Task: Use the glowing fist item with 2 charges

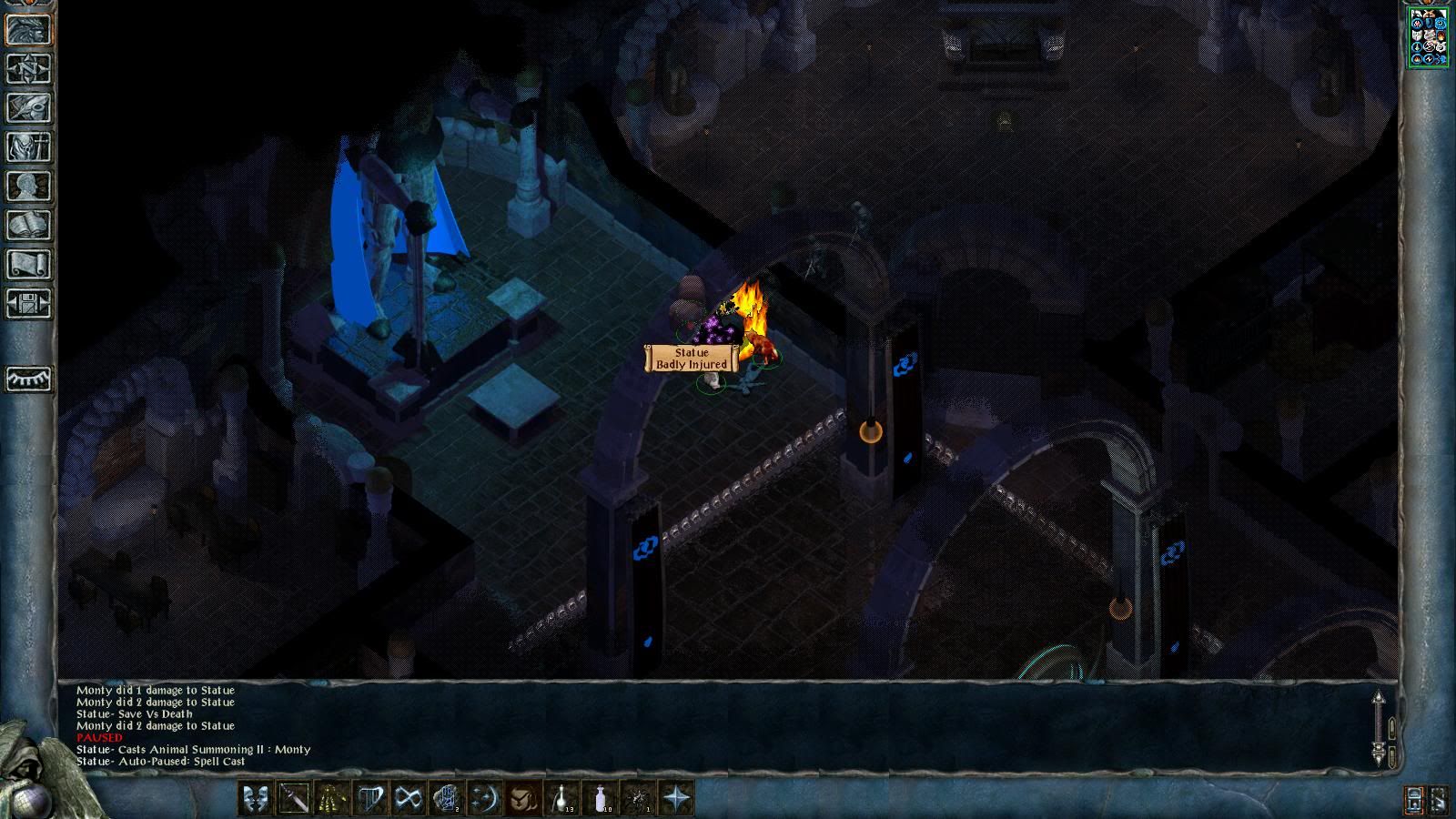Action: tap(446, 799)
